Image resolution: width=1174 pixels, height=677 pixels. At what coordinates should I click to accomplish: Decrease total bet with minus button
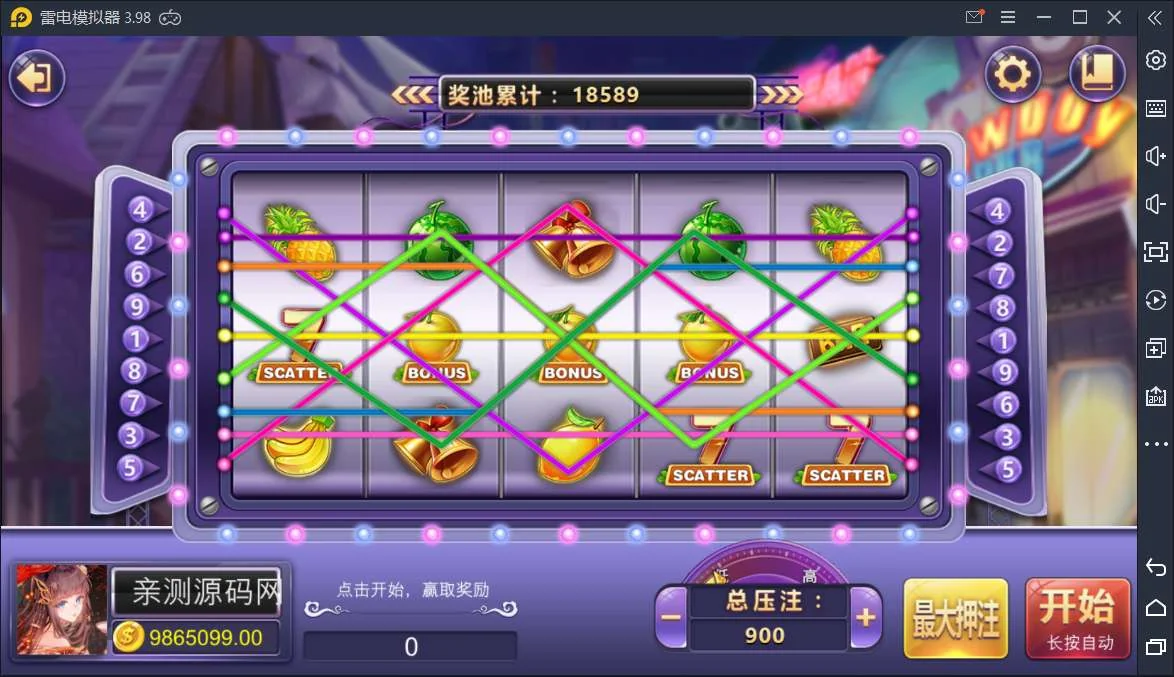click(x=672, y=617)
